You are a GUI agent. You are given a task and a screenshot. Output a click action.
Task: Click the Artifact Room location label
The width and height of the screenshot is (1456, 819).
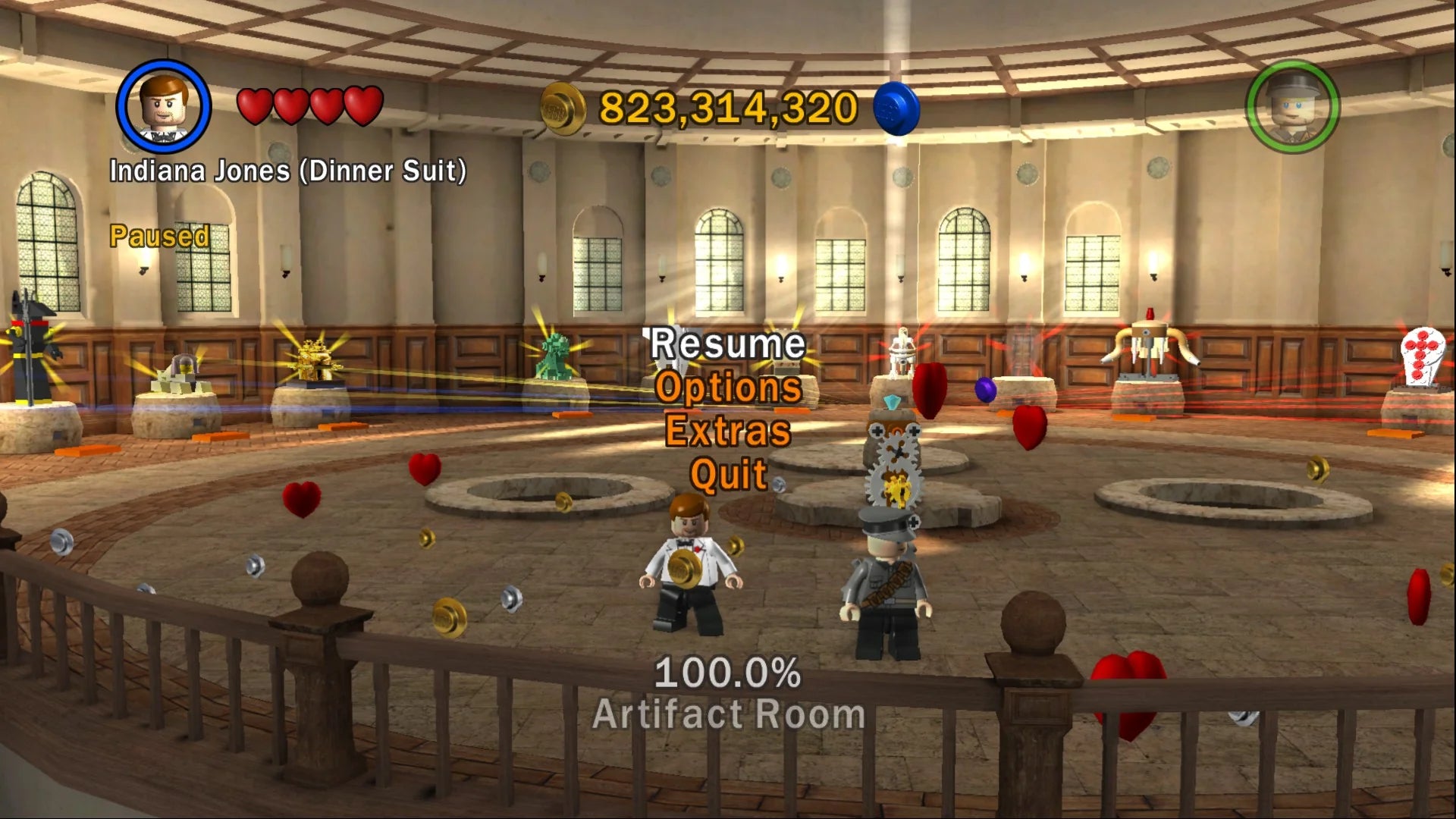click(x=726, y=714)
